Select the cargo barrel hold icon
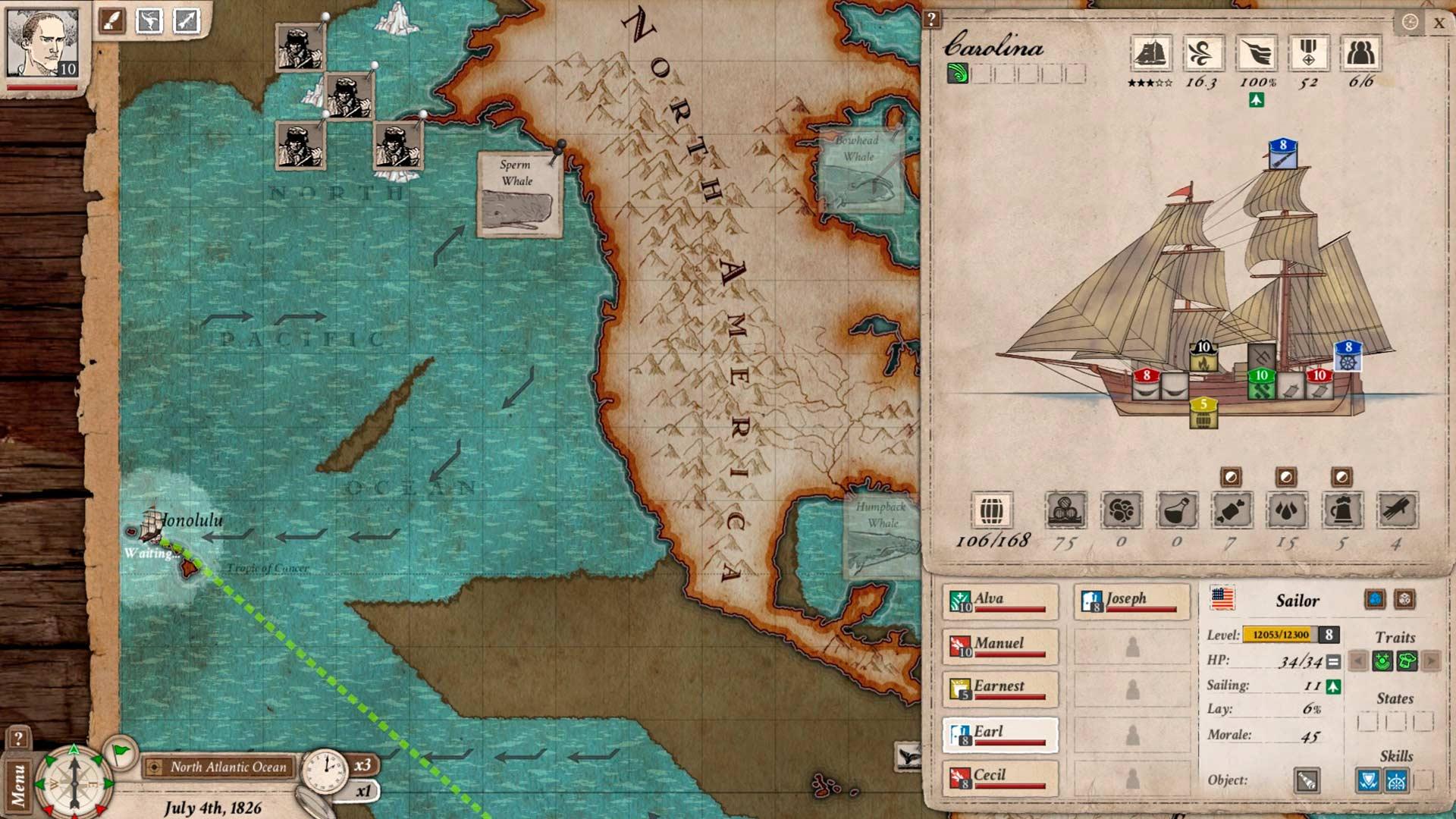 pos(991,510)
